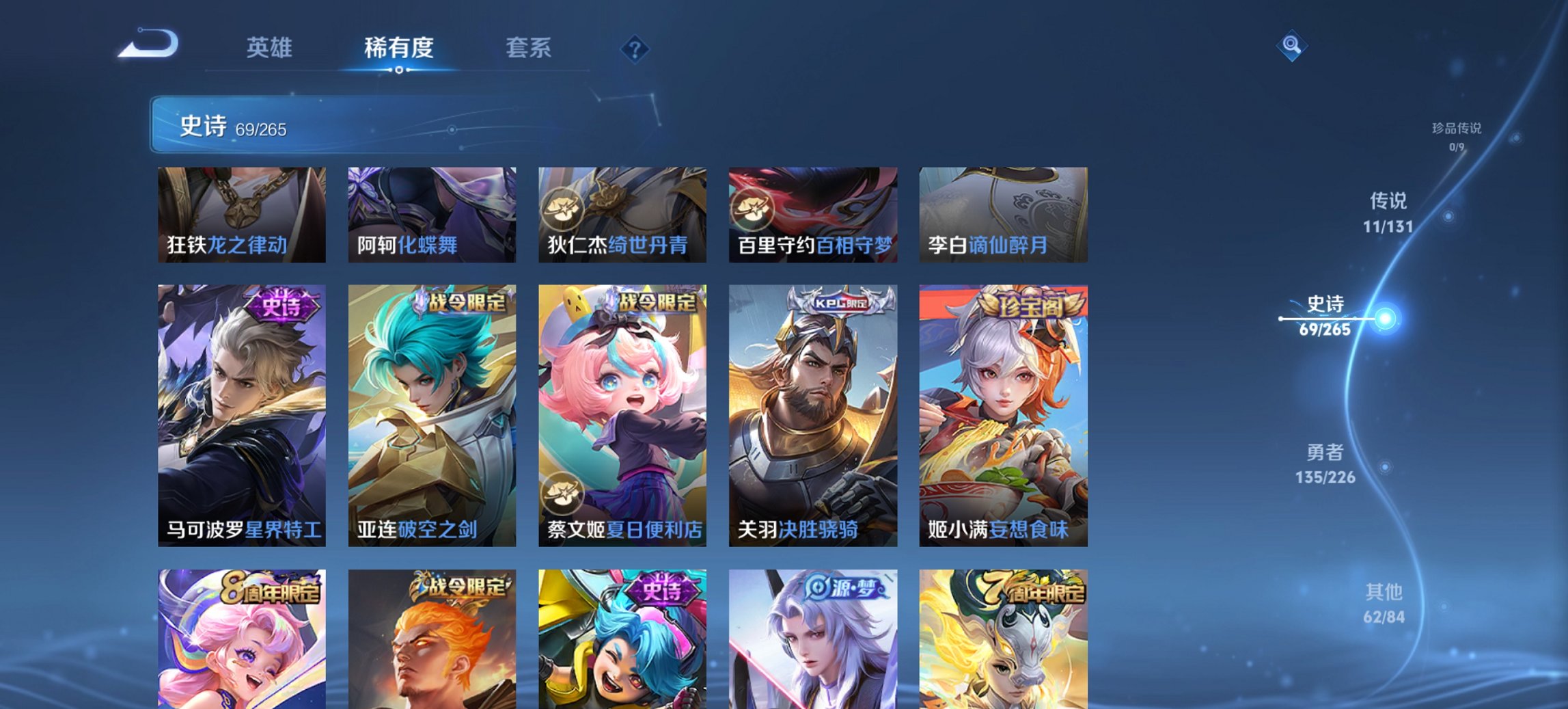Open the 李白谪仙醉月 skin card
1568x709 pixels.
pyautogui.click(x=1004, y=215)
